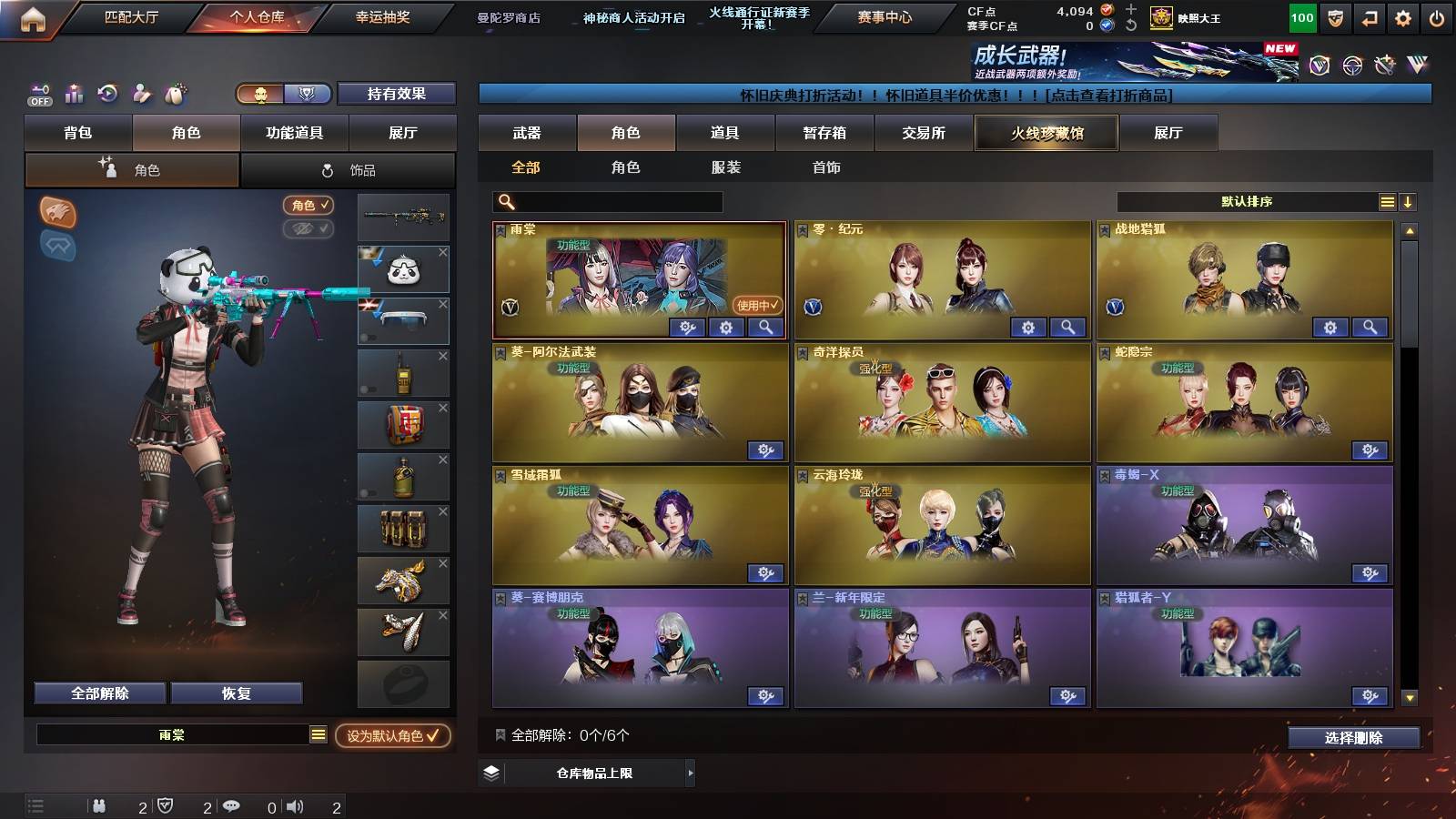Open the 暂存箱 tab
This screenshot has height=819, width=1456.
click(x=822, y=133)
